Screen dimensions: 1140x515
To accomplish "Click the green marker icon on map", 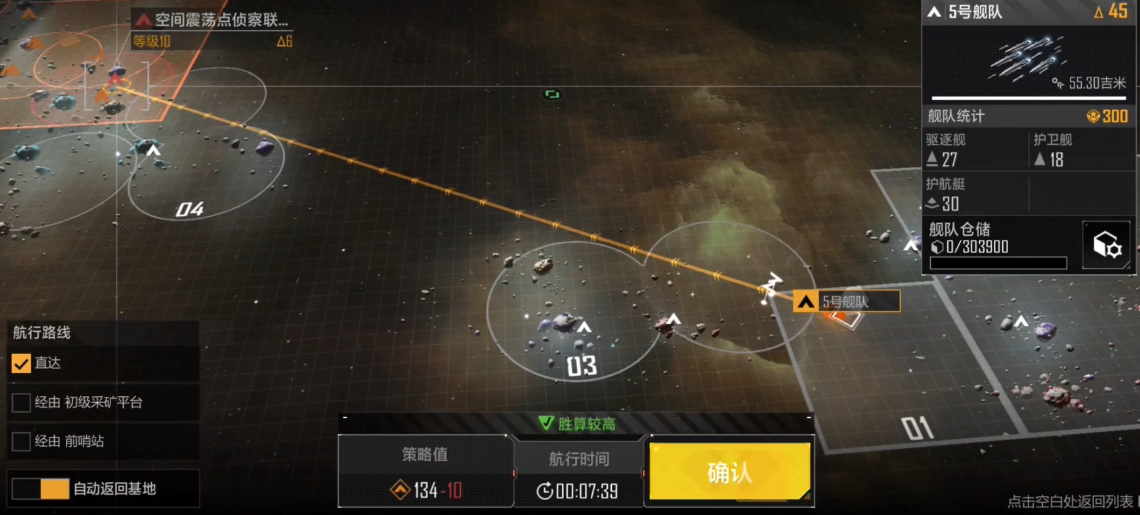I will click(x=552, y=94).
